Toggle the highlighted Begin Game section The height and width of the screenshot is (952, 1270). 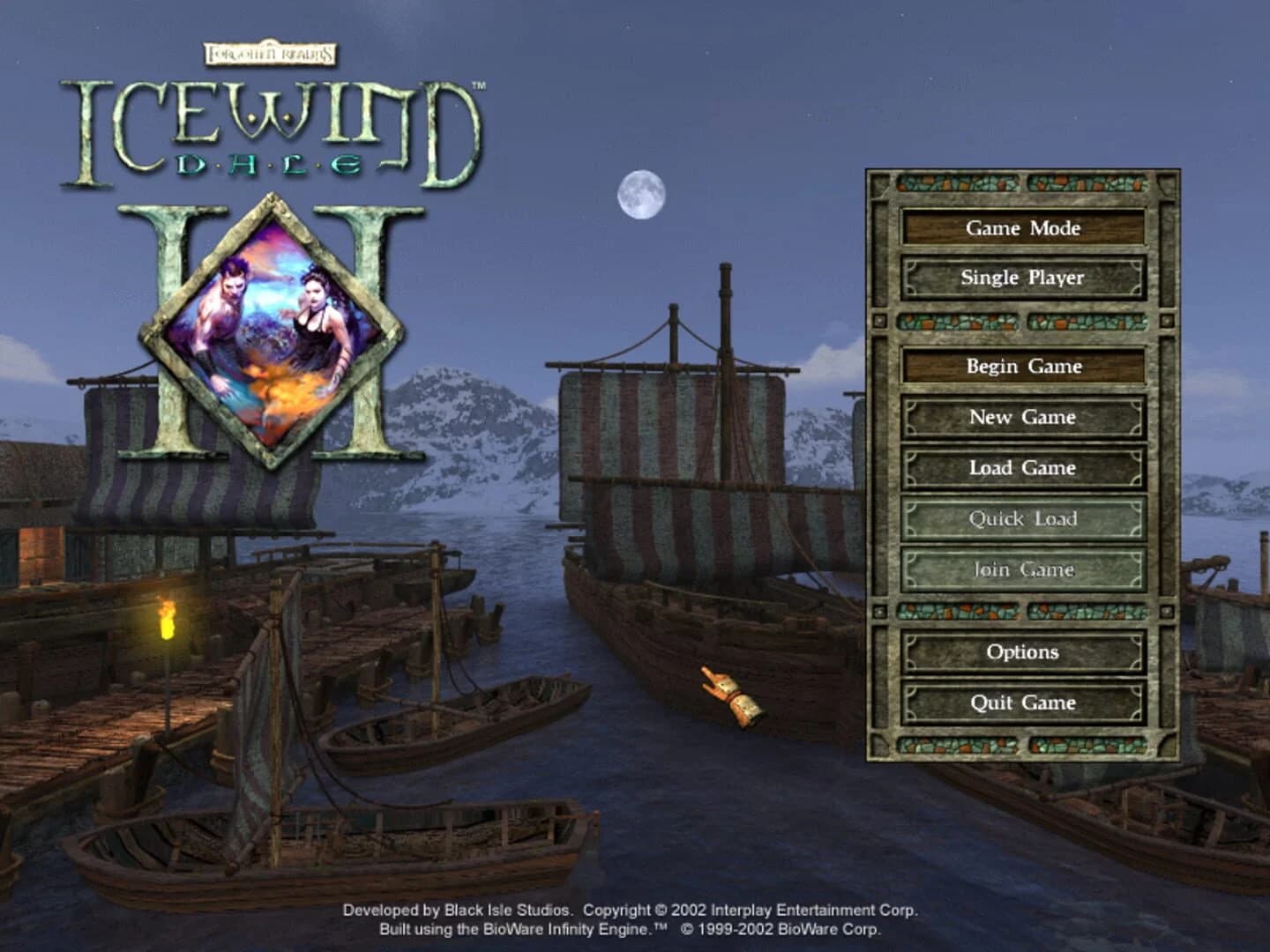pyautogui.click(x=1023, y=367)
